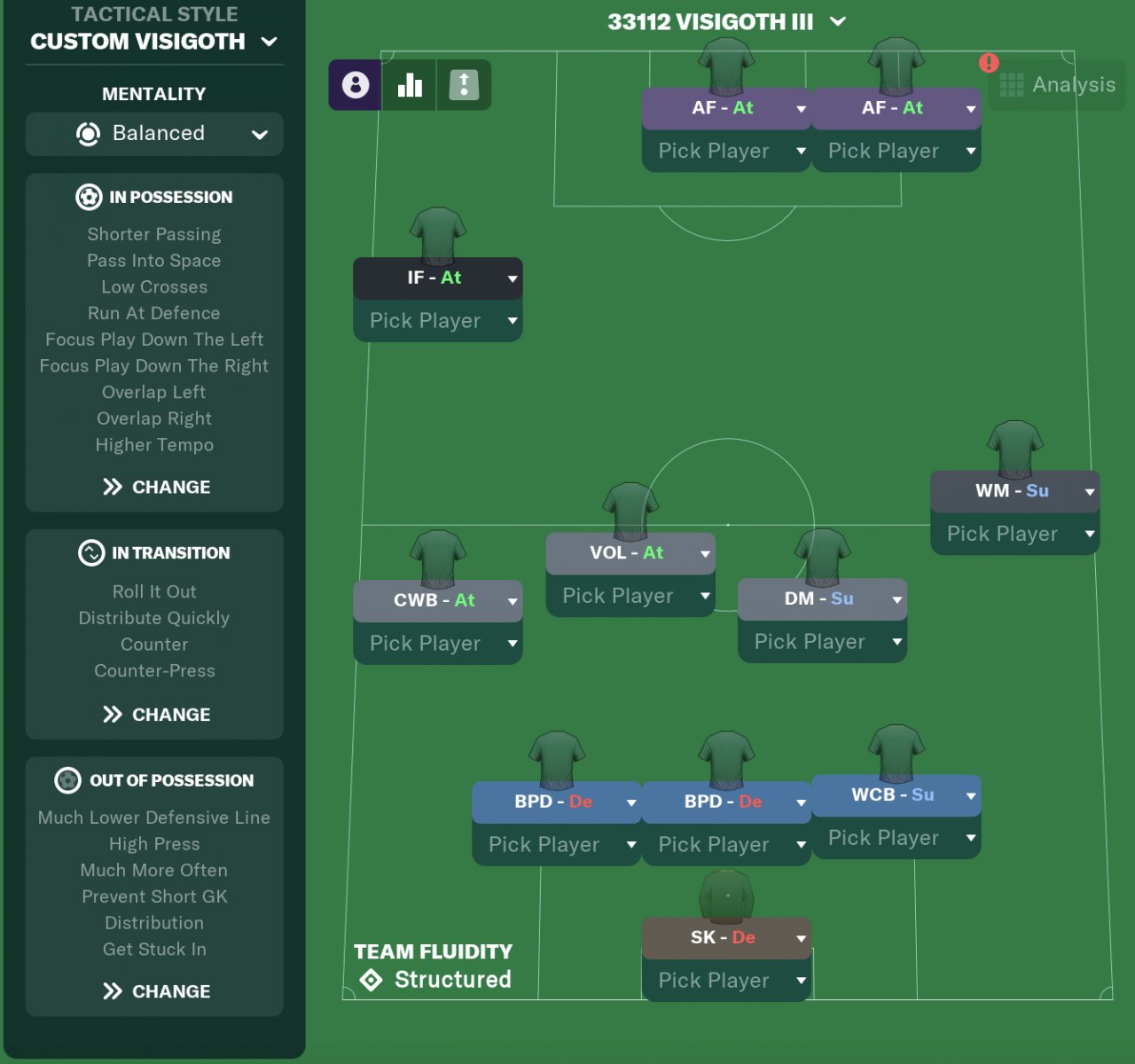Open the Analysis panel
The width and height of the screenshot is (1135, 1064).
pyautogui.click(x=1058, y=85)
